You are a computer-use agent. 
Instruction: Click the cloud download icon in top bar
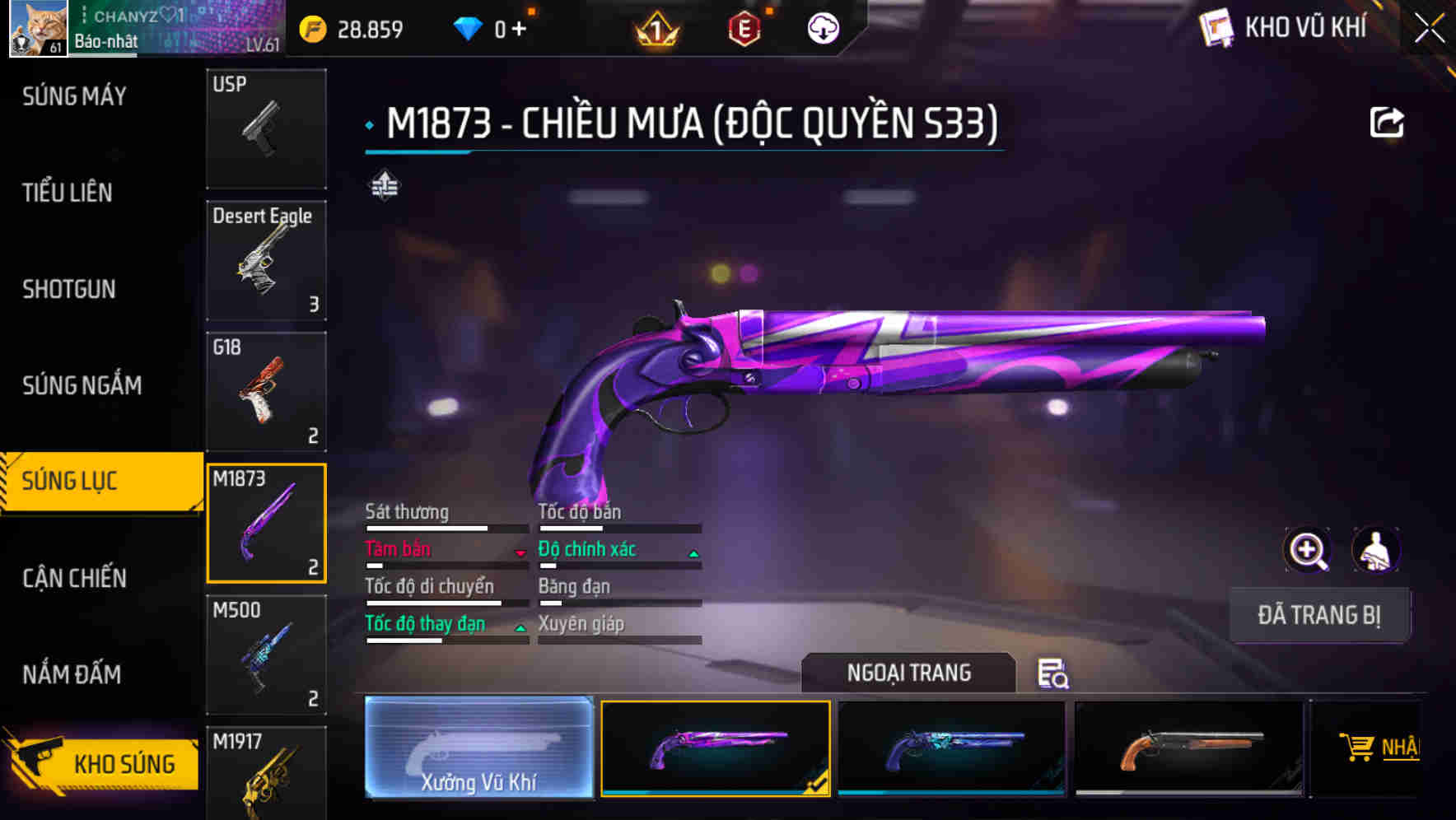coord(821,27)
